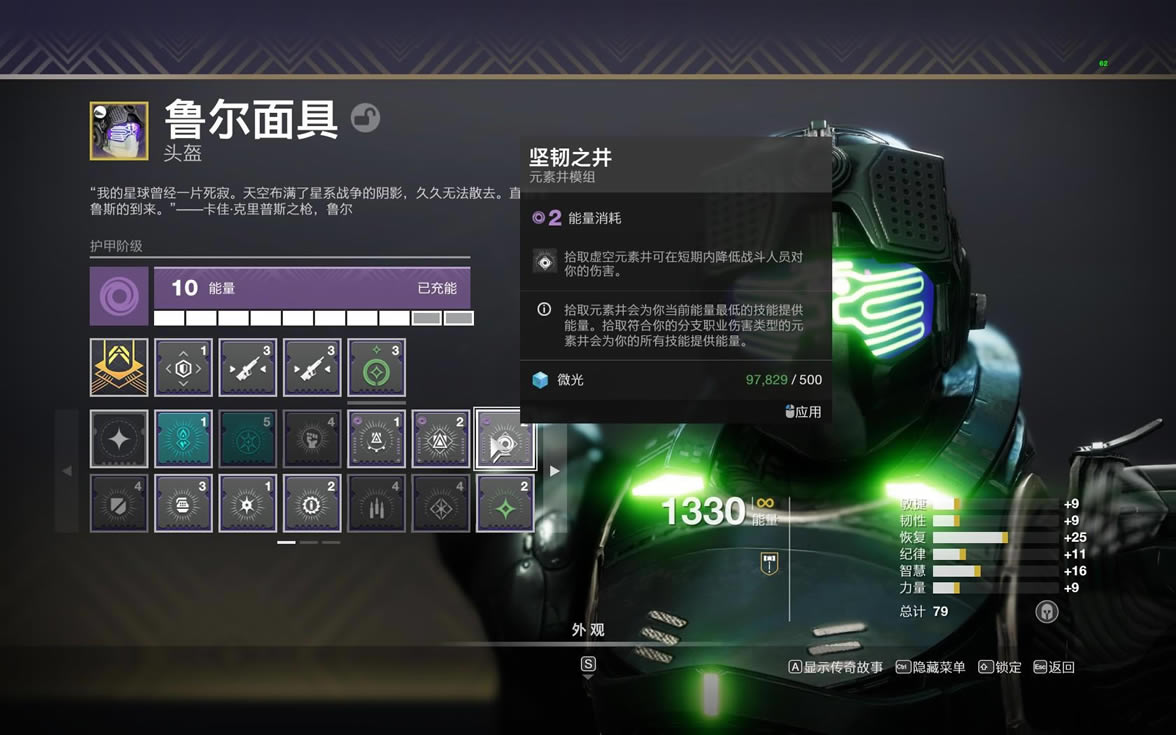
Task: Toggle the lock icon beside the helmet name
Action: pyautogui.click(x=366, y=118)
